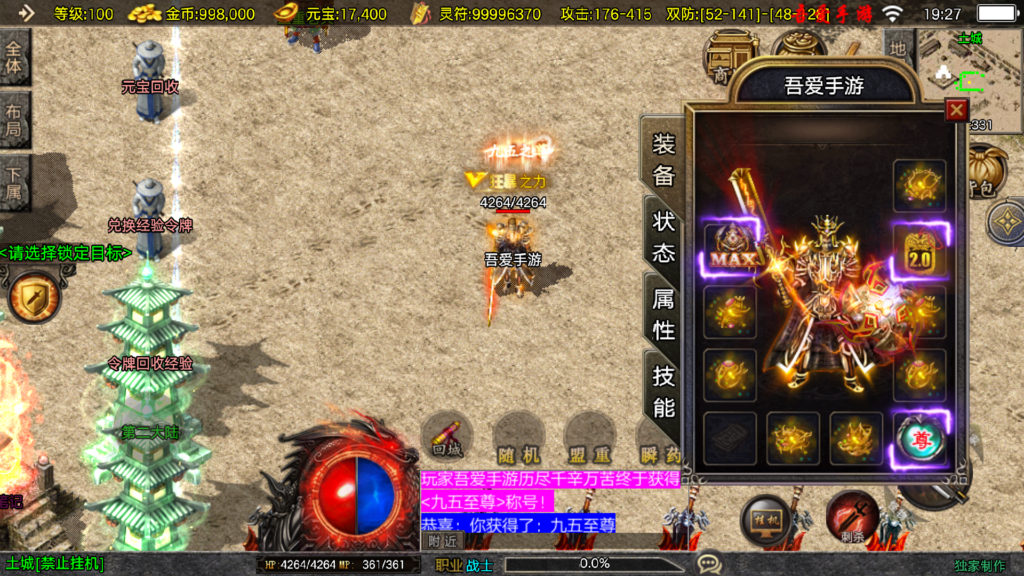
Task: Switch to the 装备 equipment tab
Action: (664, 160)
